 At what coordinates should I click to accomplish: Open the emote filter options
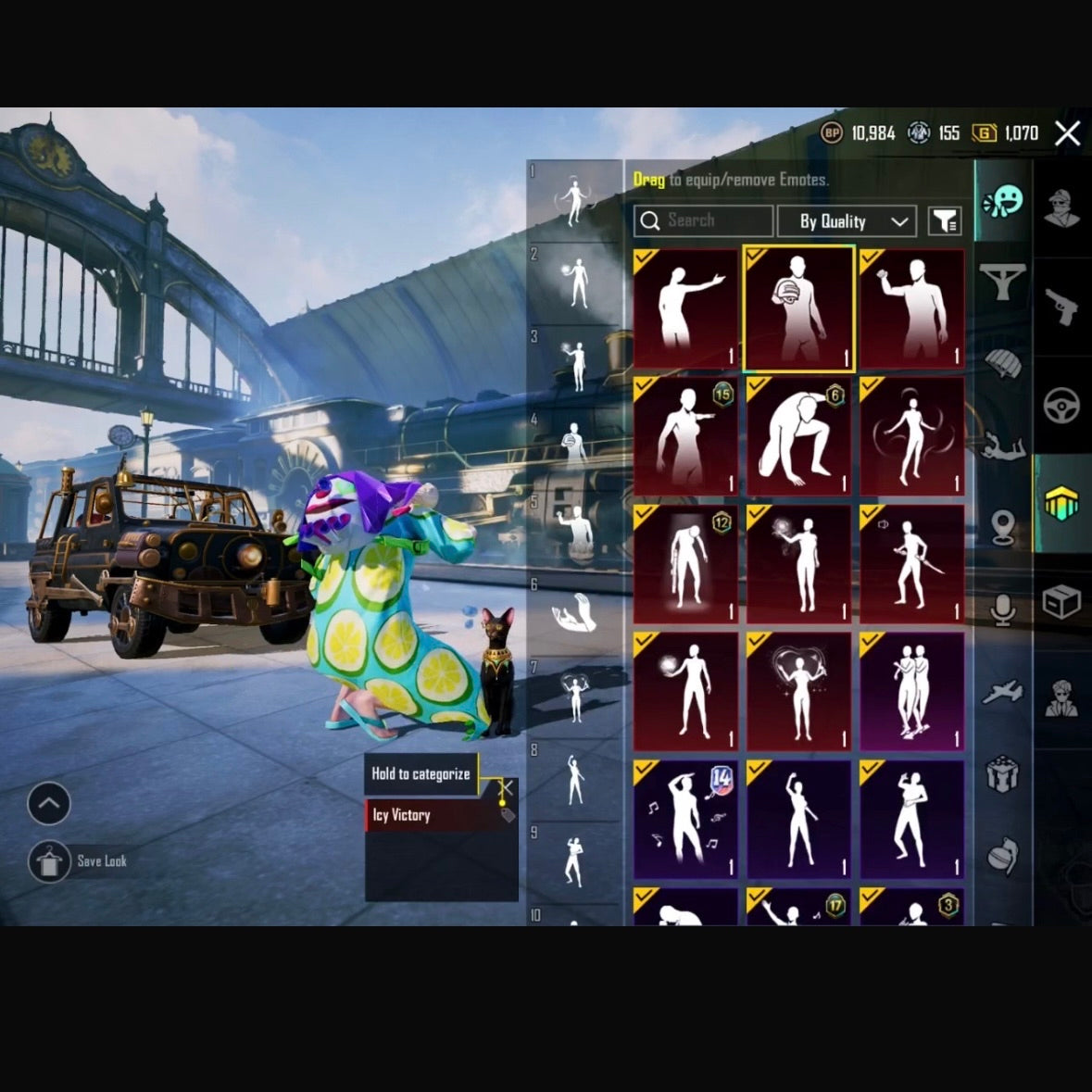(945, 221)
